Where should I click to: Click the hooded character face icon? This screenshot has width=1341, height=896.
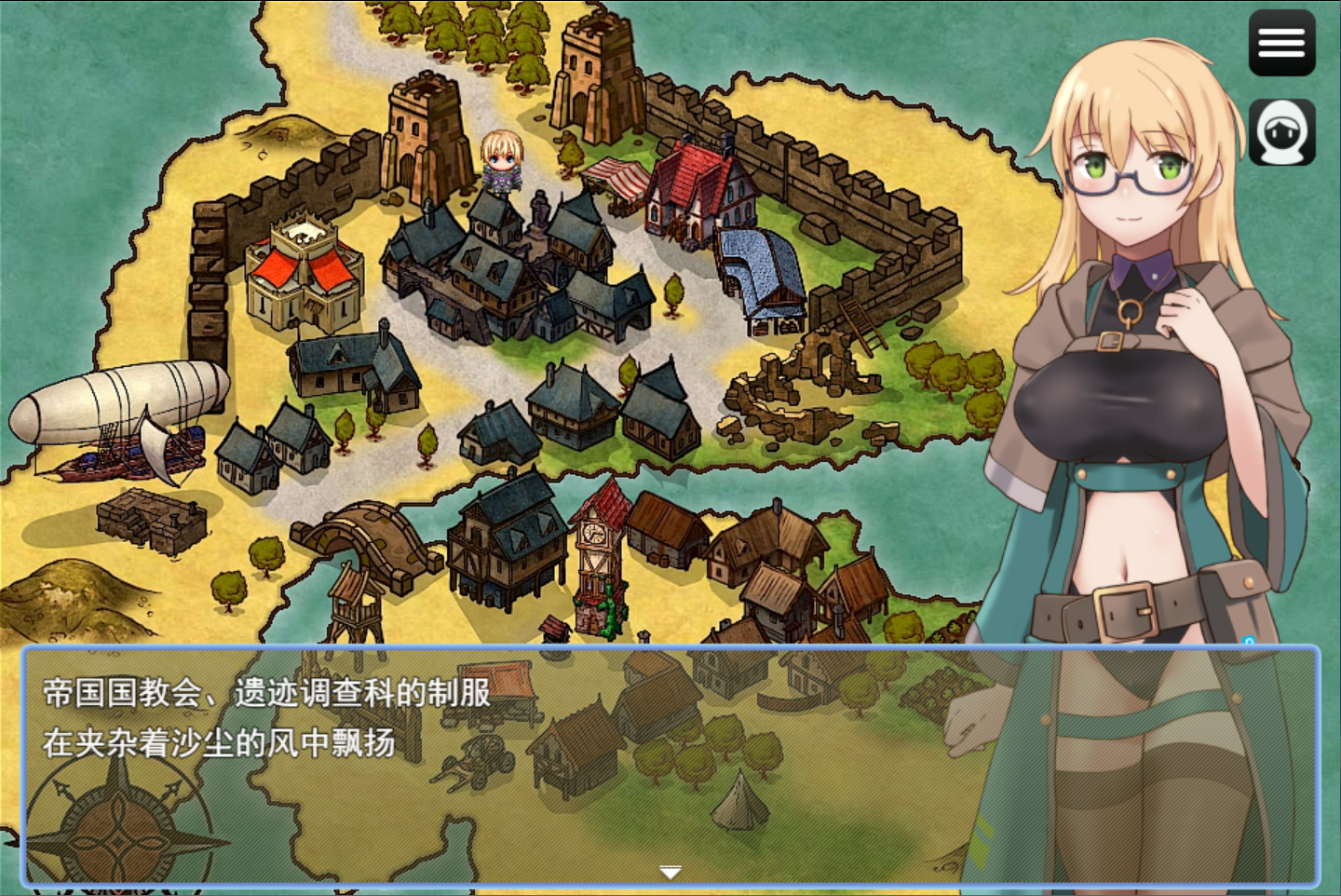1281,132
